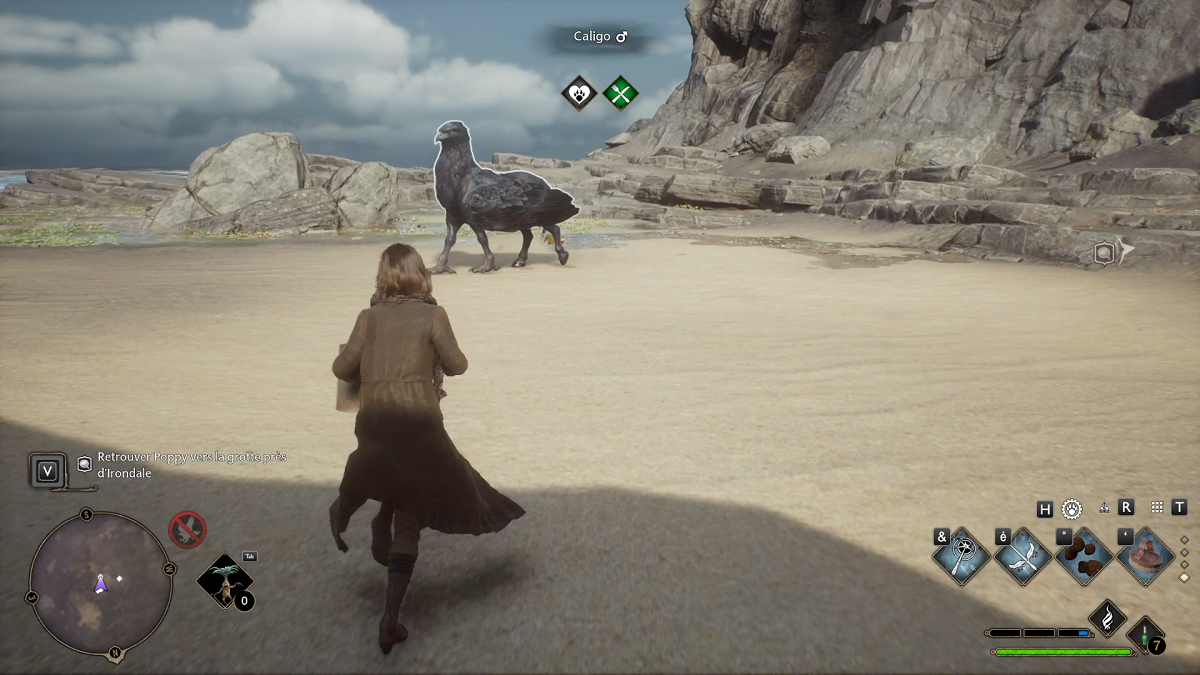Click the Caligo beast name label
The height and width of the screenshot is (675, 1200).
[600, 37]
